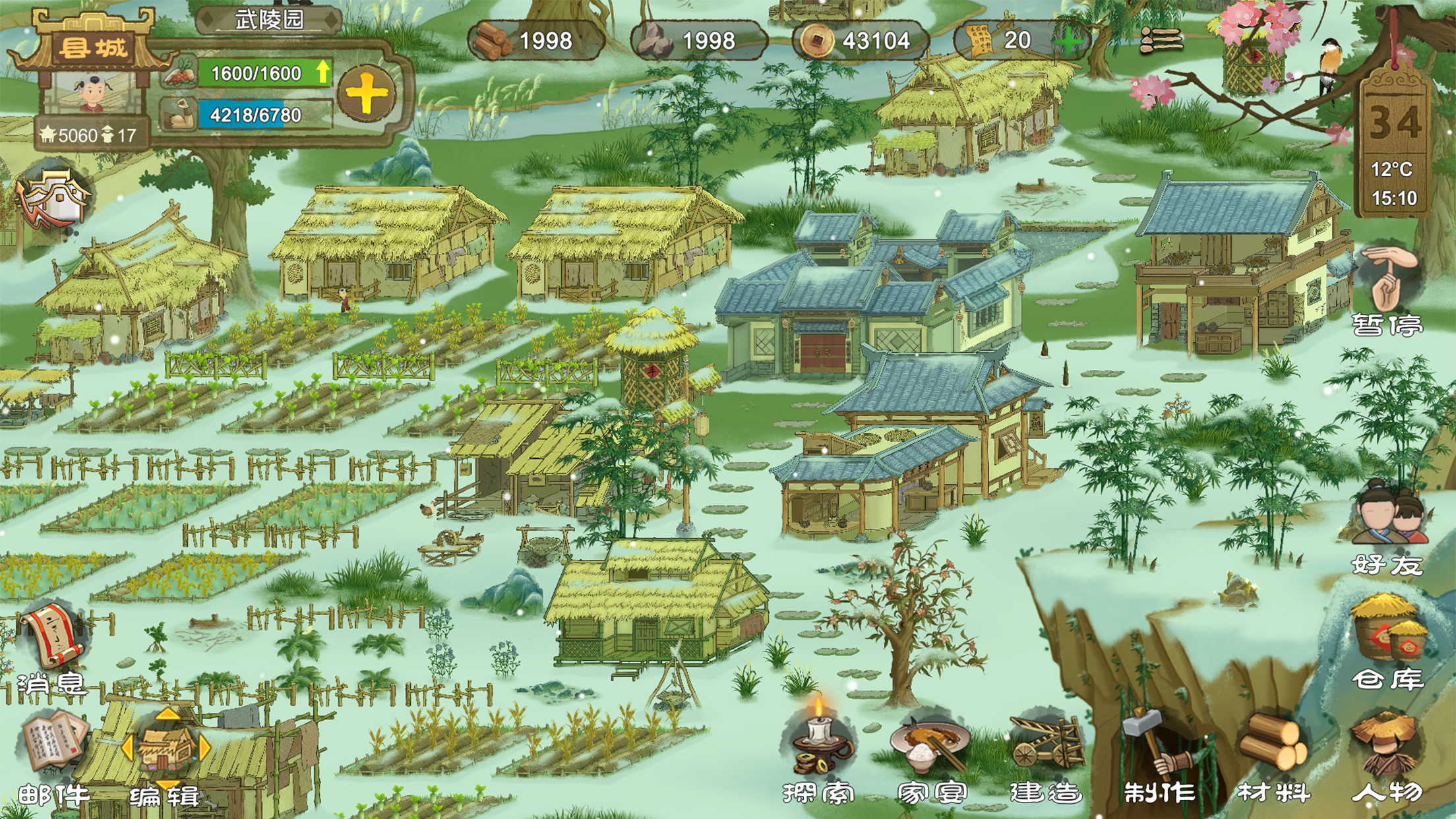Open the 好友 friends list
The height and width of the screenshot is (819, 1456).
1387,528
